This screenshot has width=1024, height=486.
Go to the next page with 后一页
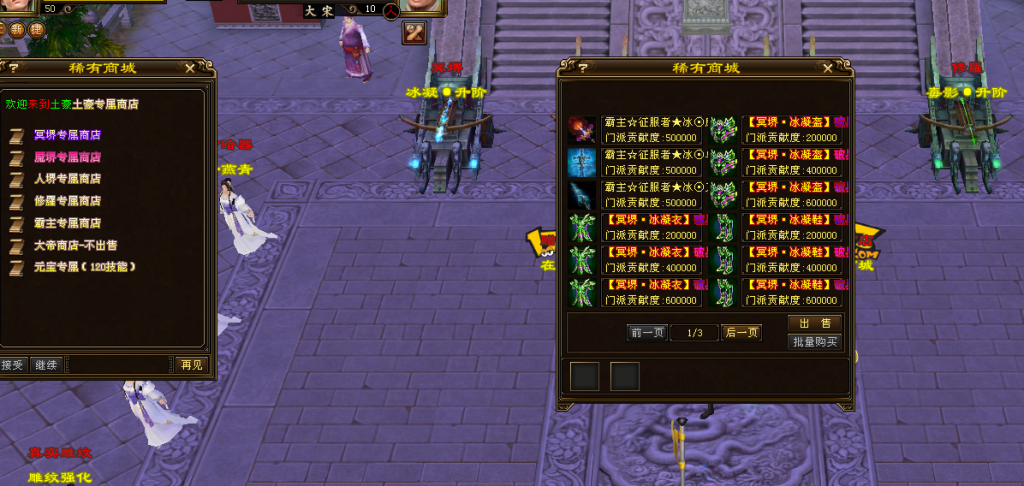741,333
